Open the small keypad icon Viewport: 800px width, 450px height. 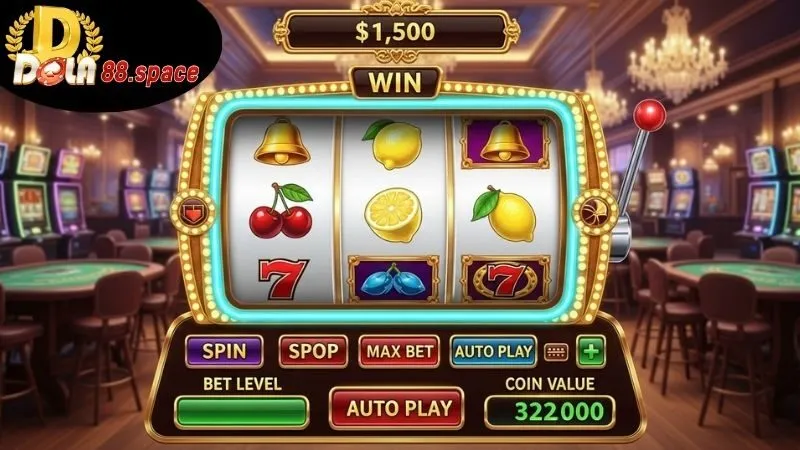pos(556,352)
